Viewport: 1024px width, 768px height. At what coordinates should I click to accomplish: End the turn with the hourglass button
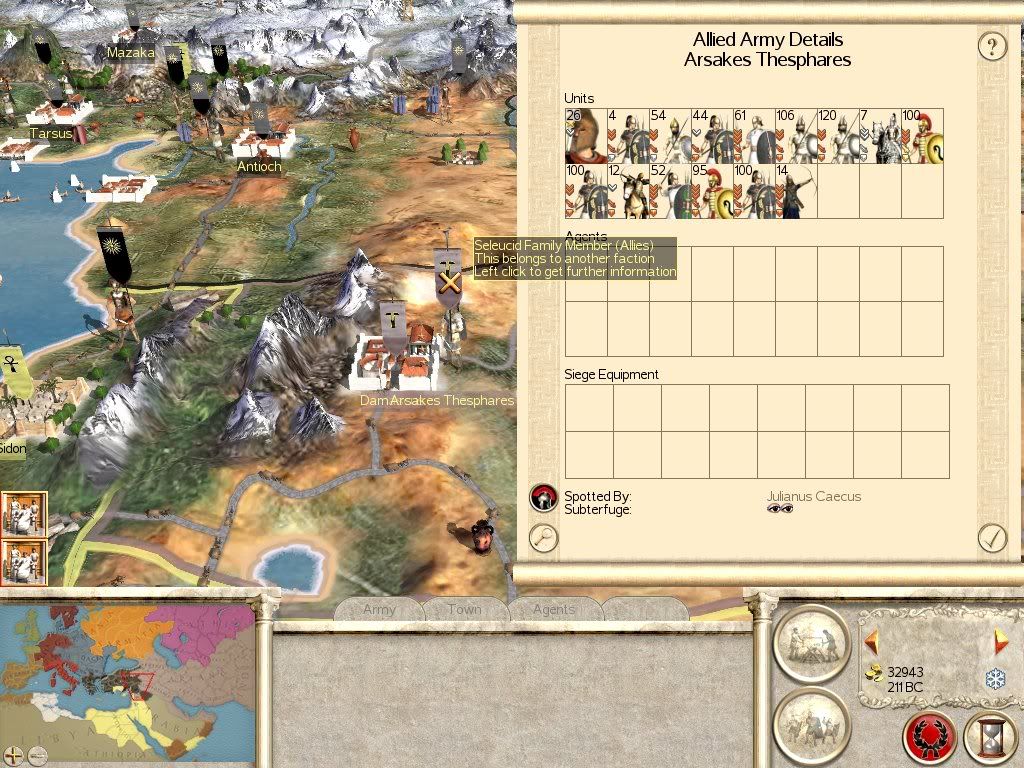tap(990, 738)
